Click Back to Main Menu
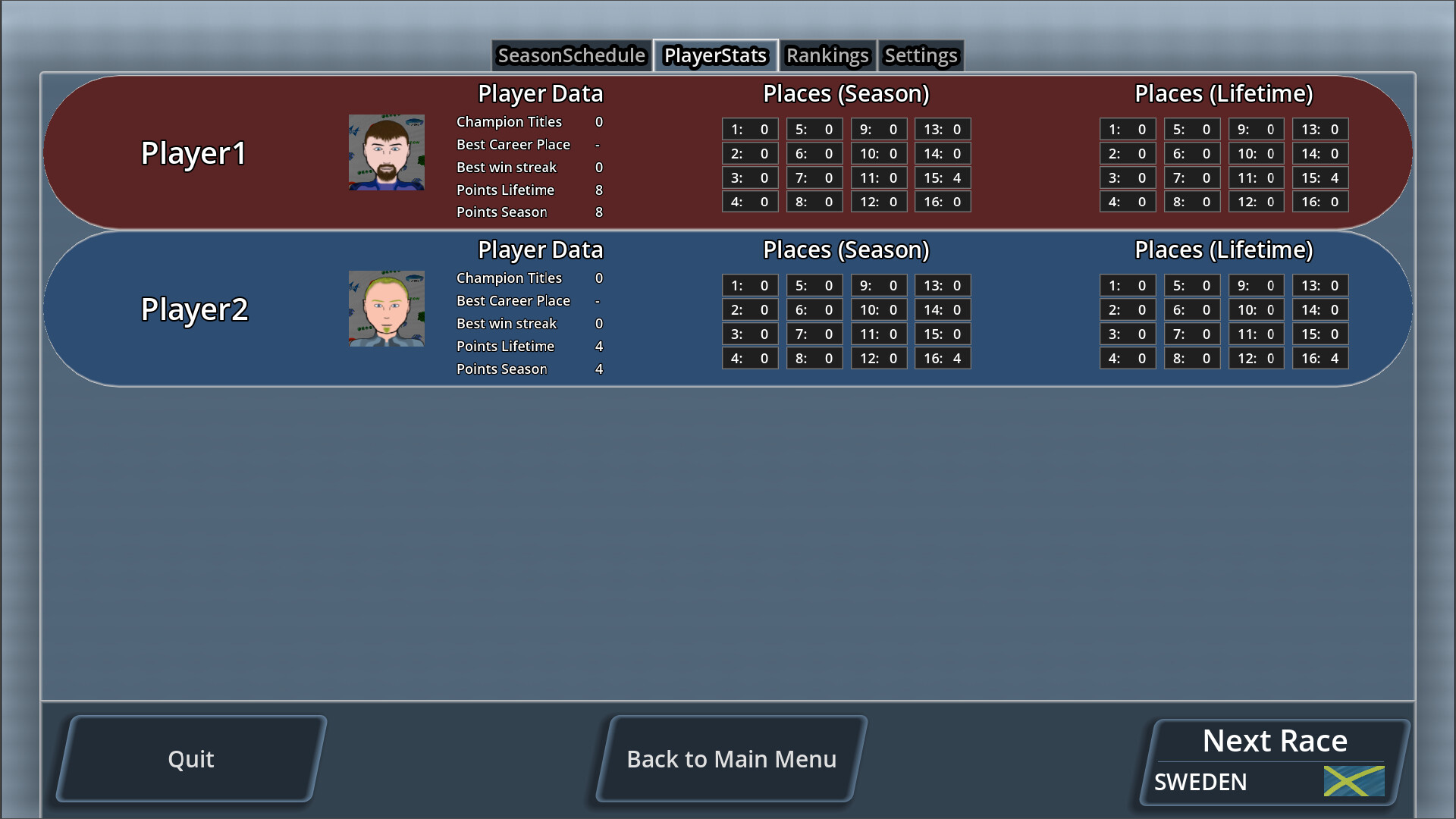The height and width of the screenshot is (819, 1456). click(732, 758)
